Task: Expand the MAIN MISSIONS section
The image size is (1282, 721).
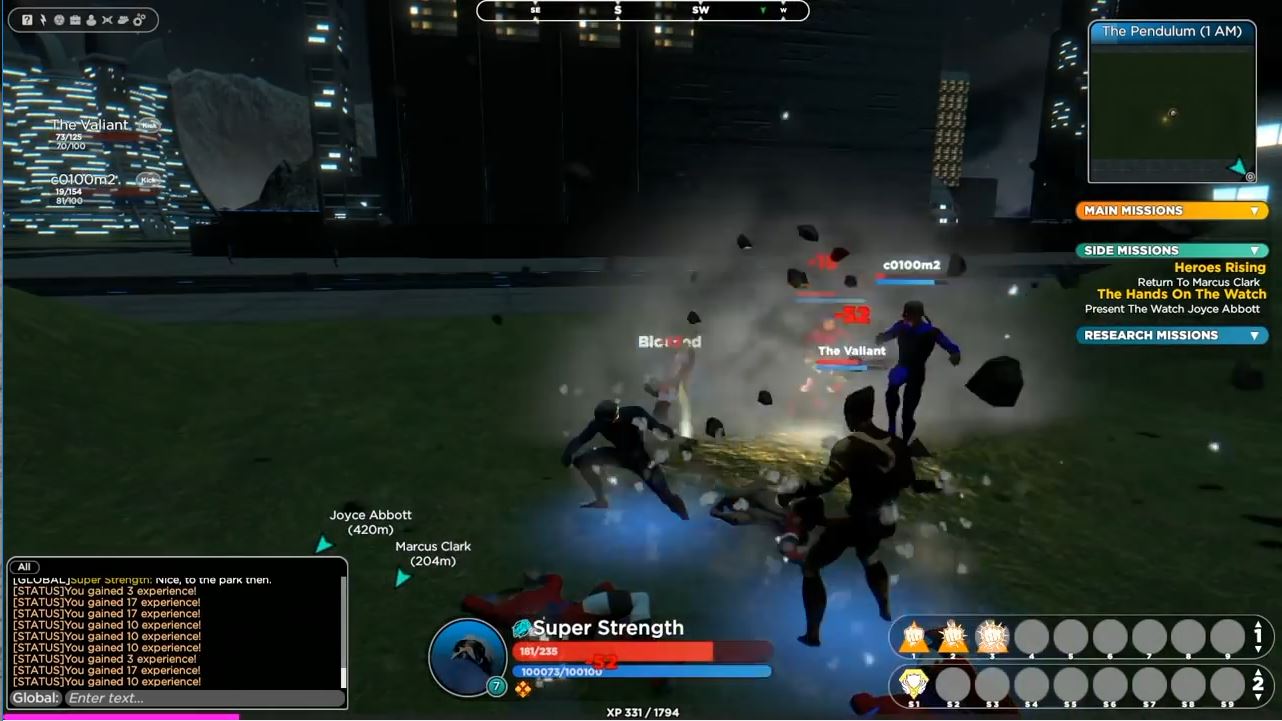Action: click(1170, 210)
